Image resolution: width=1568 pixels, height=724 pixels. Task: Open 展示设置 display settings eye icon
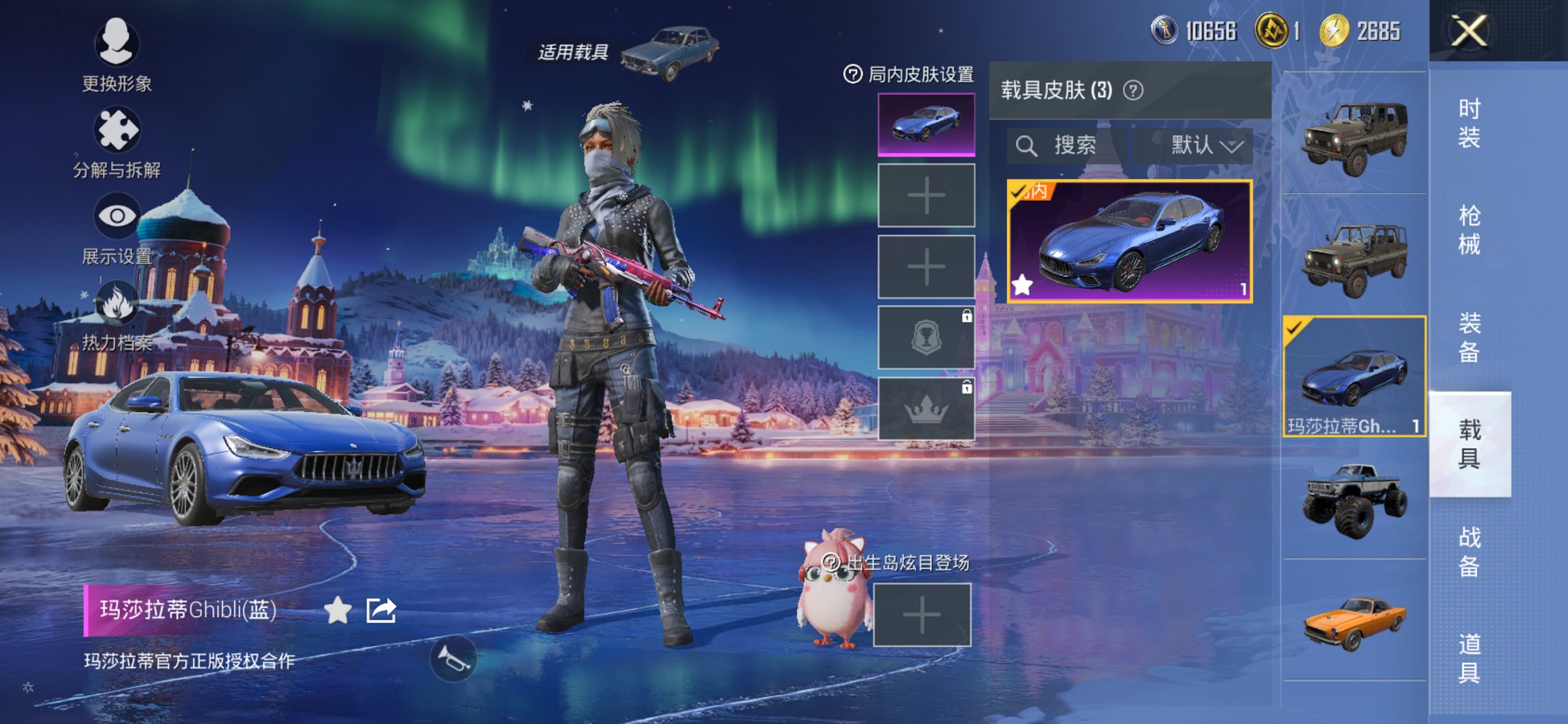[117, 215]
